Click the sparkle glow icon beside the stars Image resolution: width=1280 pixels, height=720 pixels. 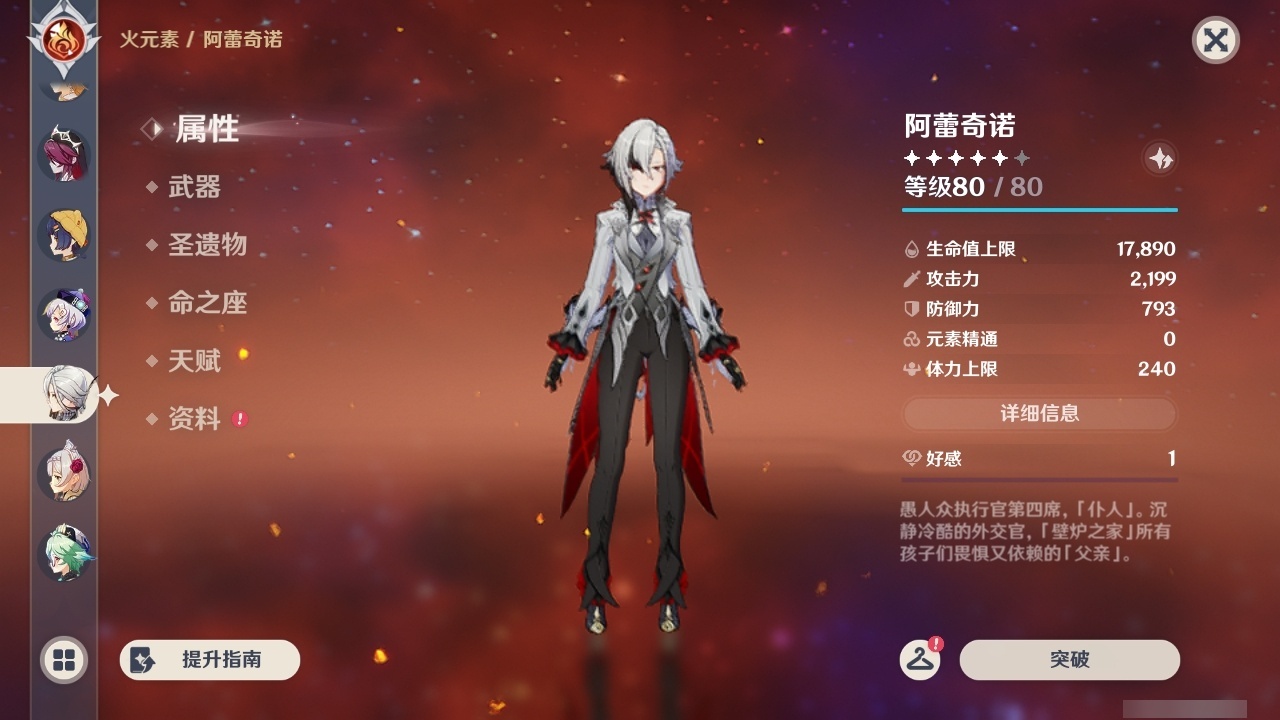click(x=1160, y=158)
